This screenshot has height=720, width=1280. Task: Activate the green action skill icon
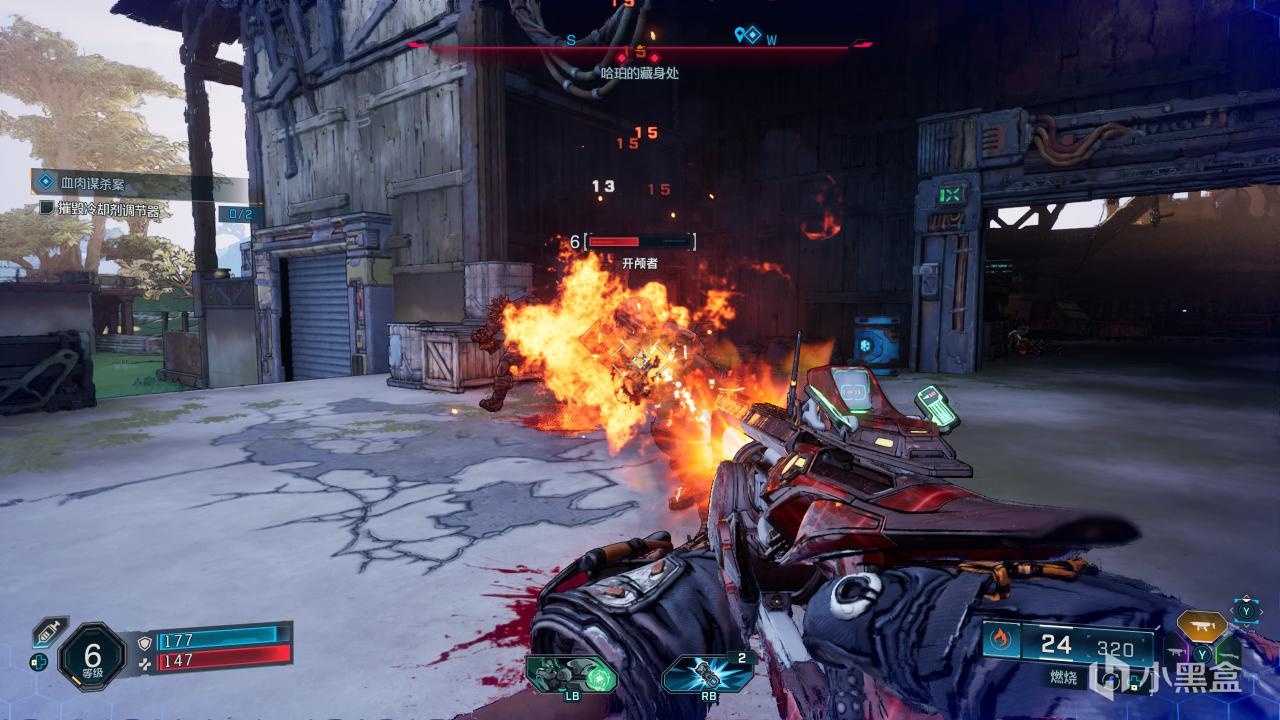point(571,675)
